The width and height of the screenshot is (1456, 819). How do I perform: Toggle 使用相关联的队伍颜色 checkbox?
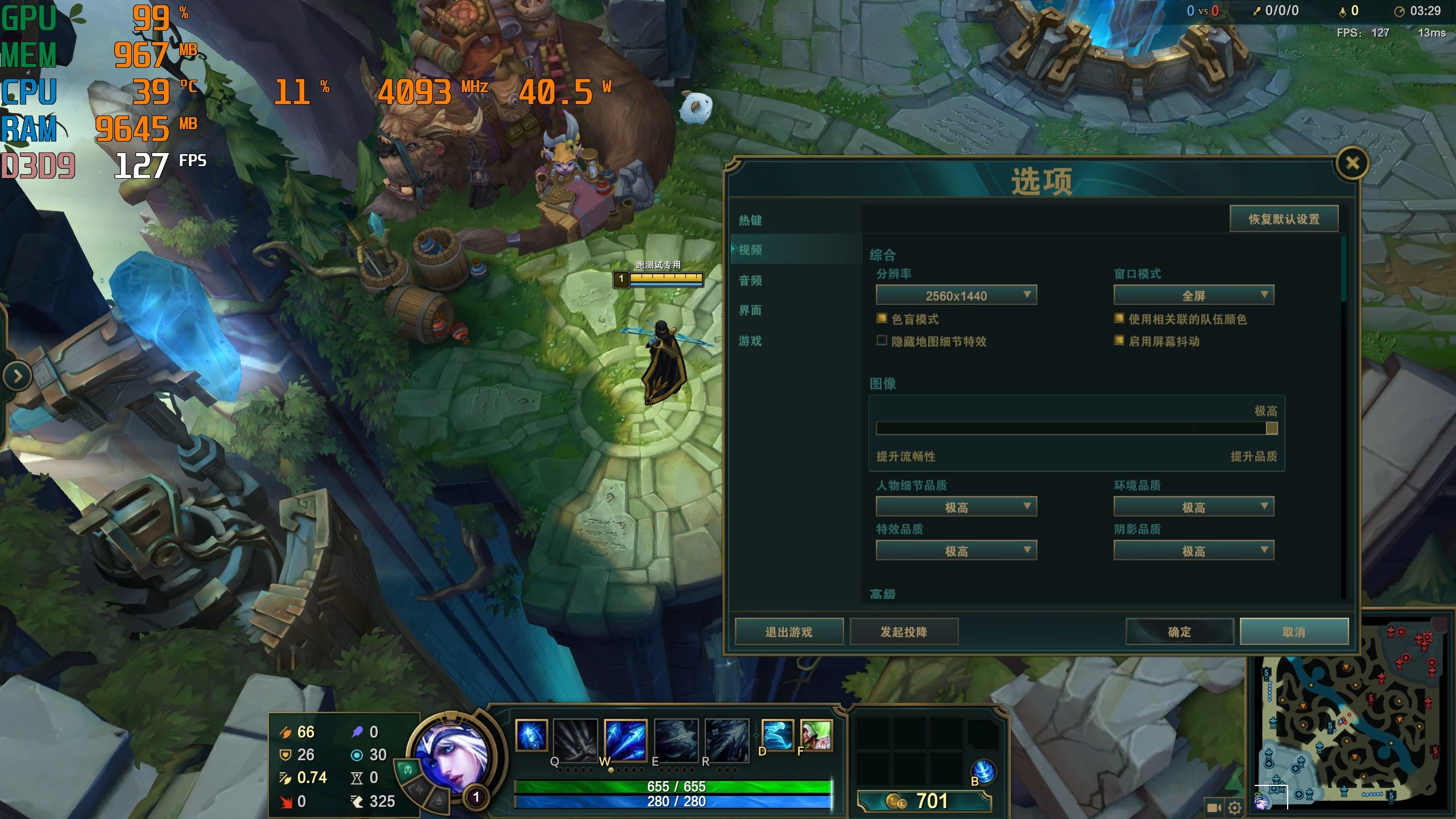point(1119,318)
